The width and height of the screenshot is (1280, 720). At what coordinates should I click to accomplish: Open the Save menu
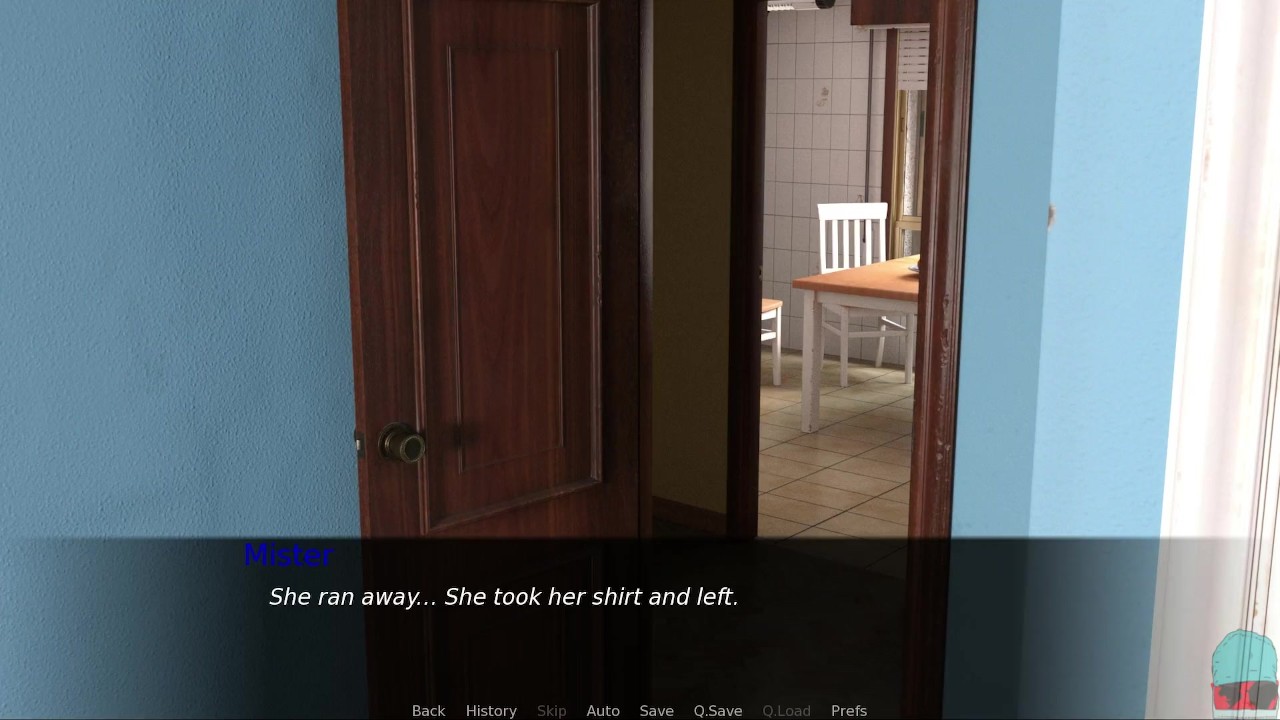[656, 710]
